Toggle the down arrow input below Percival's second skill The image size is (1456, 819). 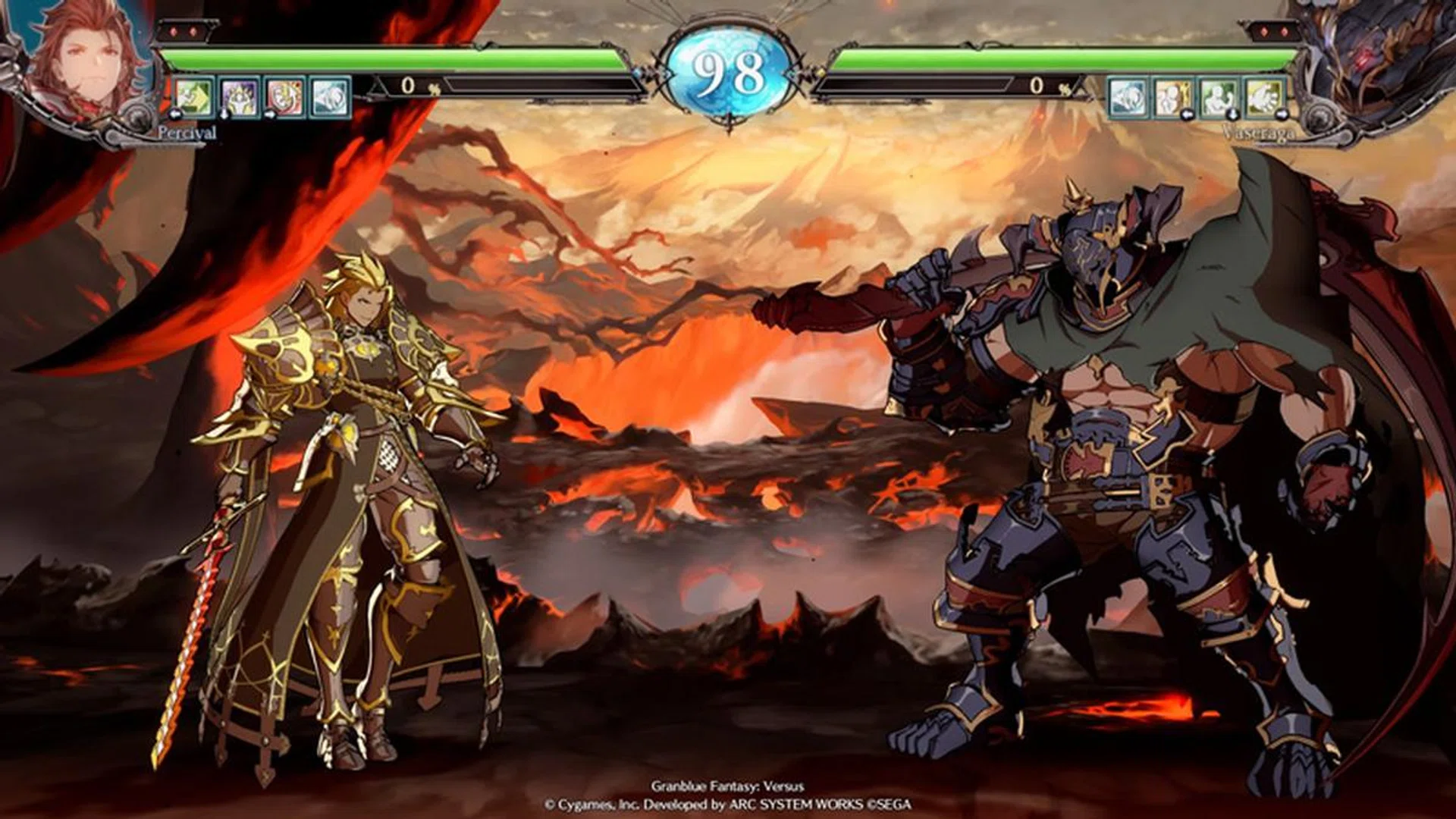pyautogui.click(x=223, y=115)
